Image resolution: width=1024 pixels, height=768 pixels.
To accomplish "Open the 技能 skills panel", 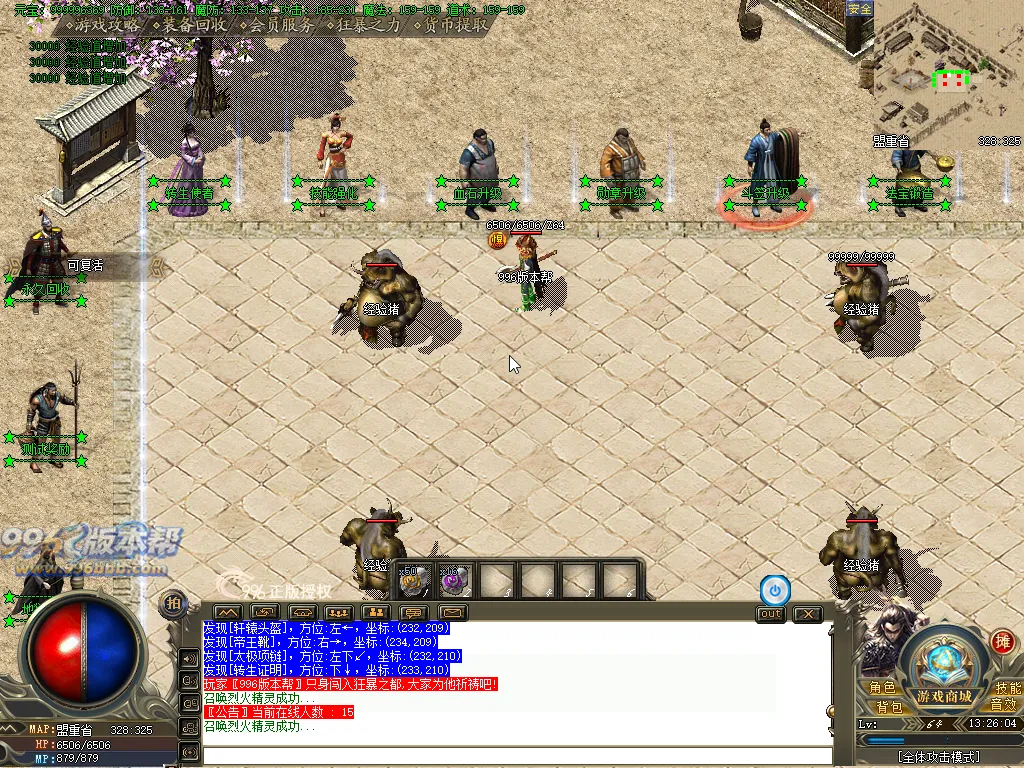I will point(1007,688).
